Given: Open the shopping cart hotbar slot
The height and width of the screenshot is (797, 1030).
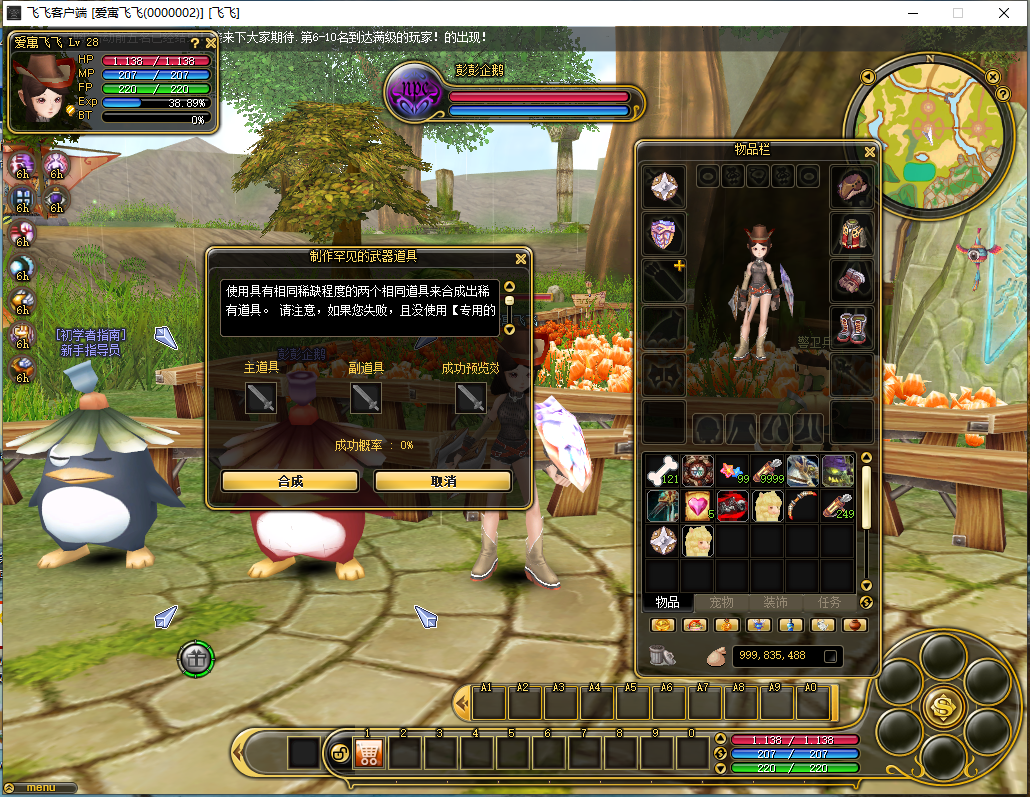Looking at the screenshot, I should [x=369, y=753].
